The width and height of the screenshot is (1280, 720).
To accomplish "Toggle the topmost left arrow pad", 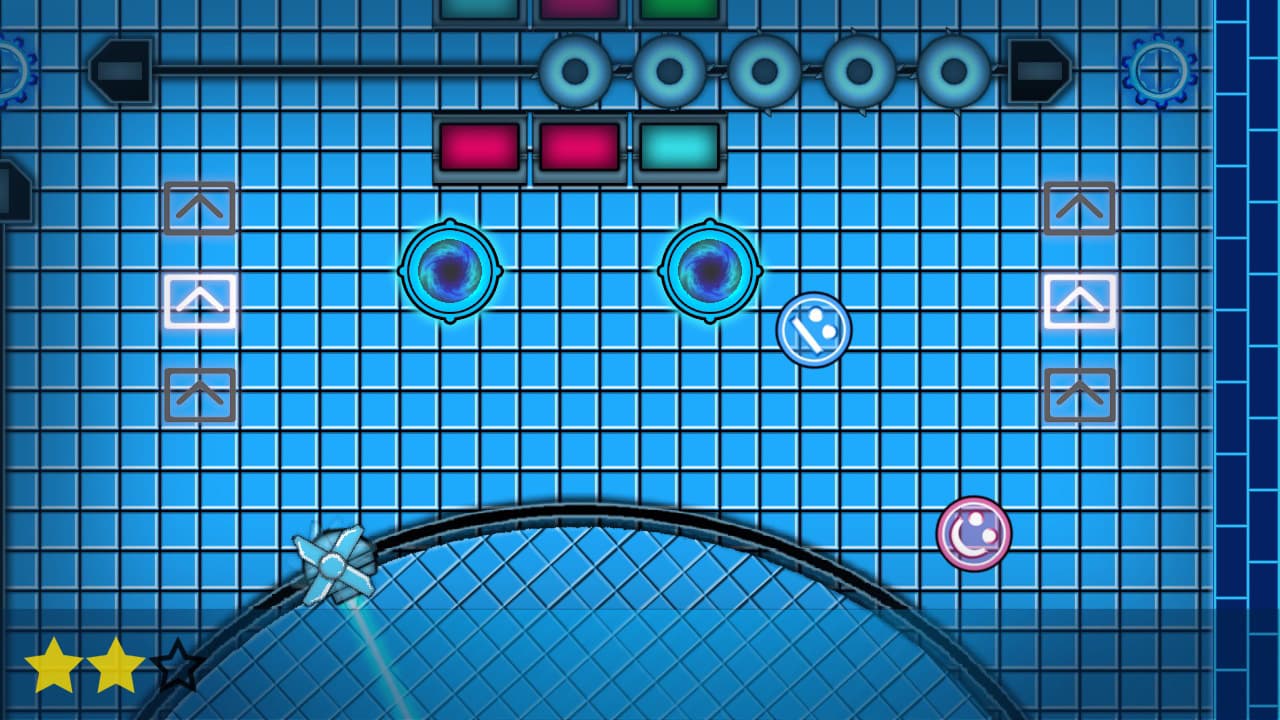I will 199,209.
